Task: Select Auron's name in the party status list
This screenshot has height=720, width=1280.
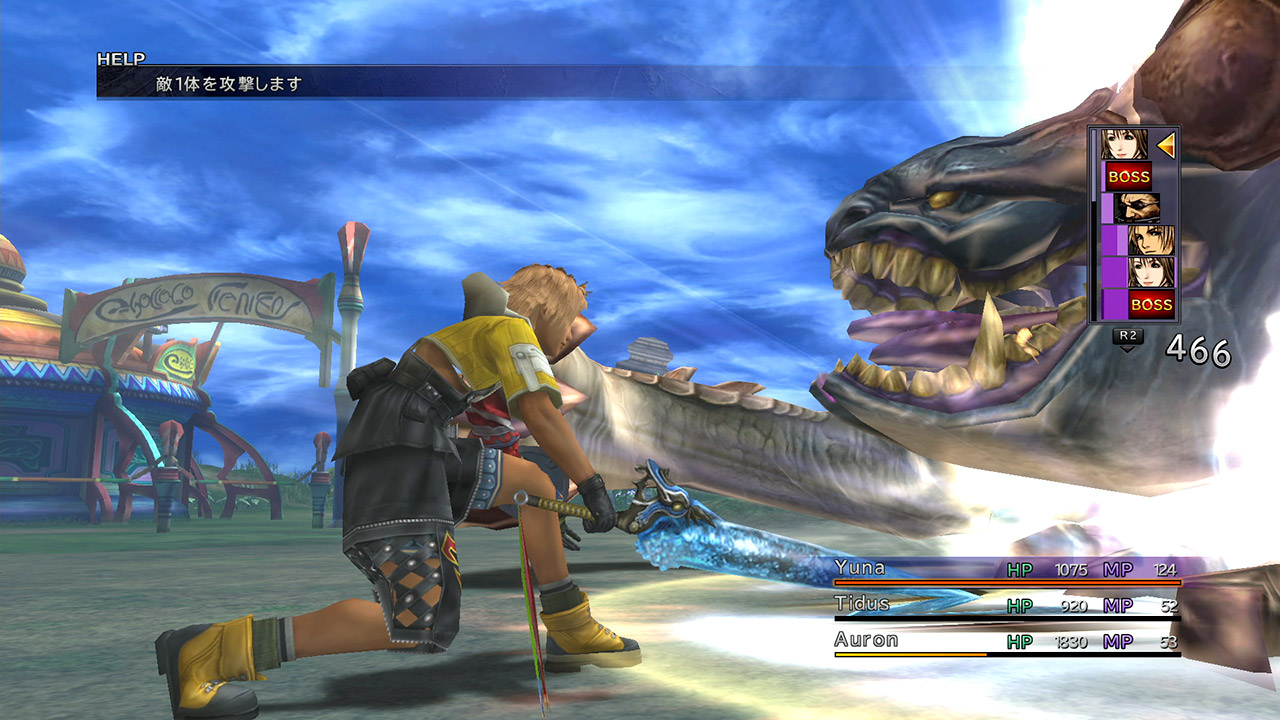Action: point(866,639)
